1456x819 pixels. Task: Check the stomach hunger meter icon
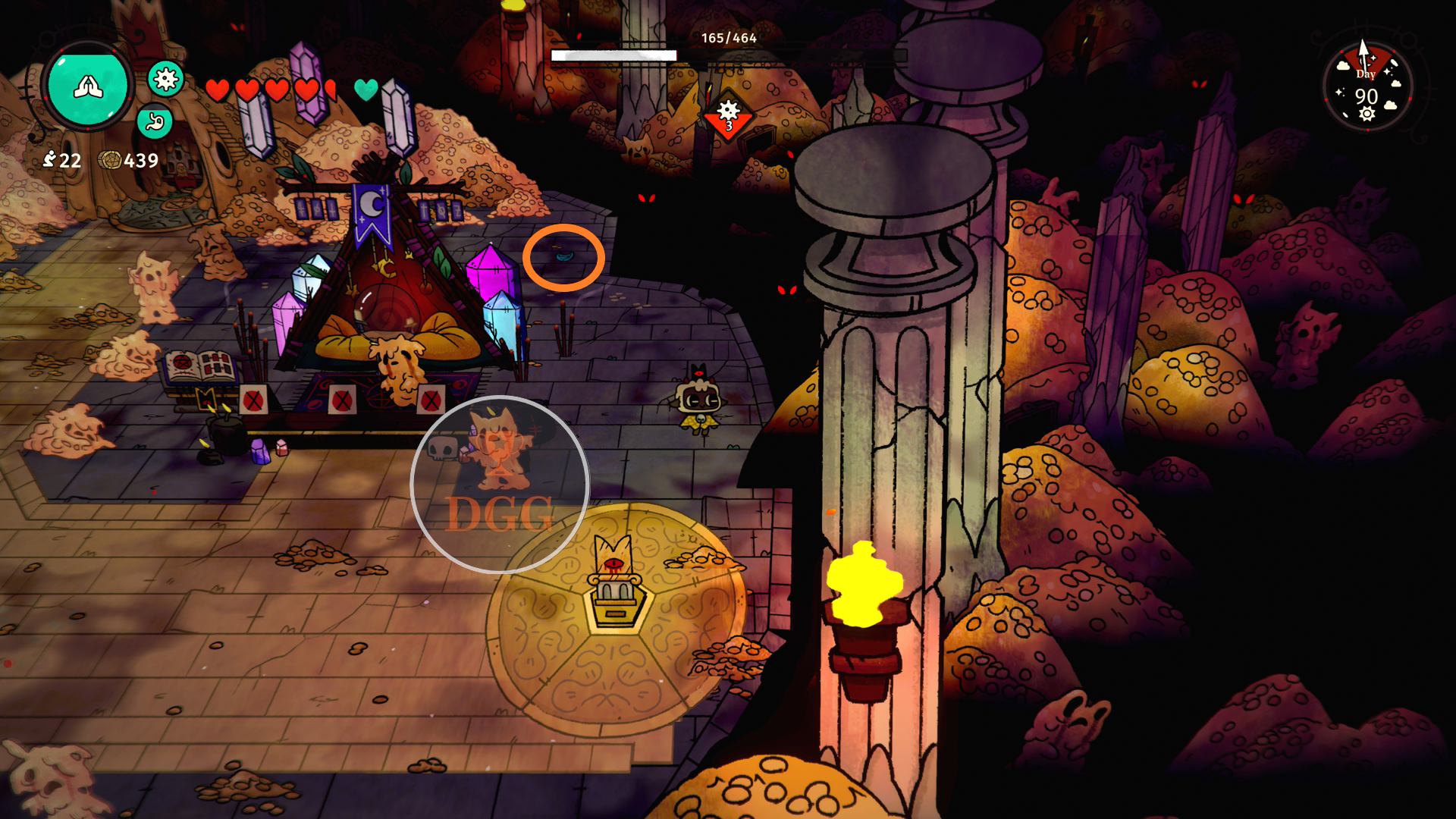(x=155, y=121)
